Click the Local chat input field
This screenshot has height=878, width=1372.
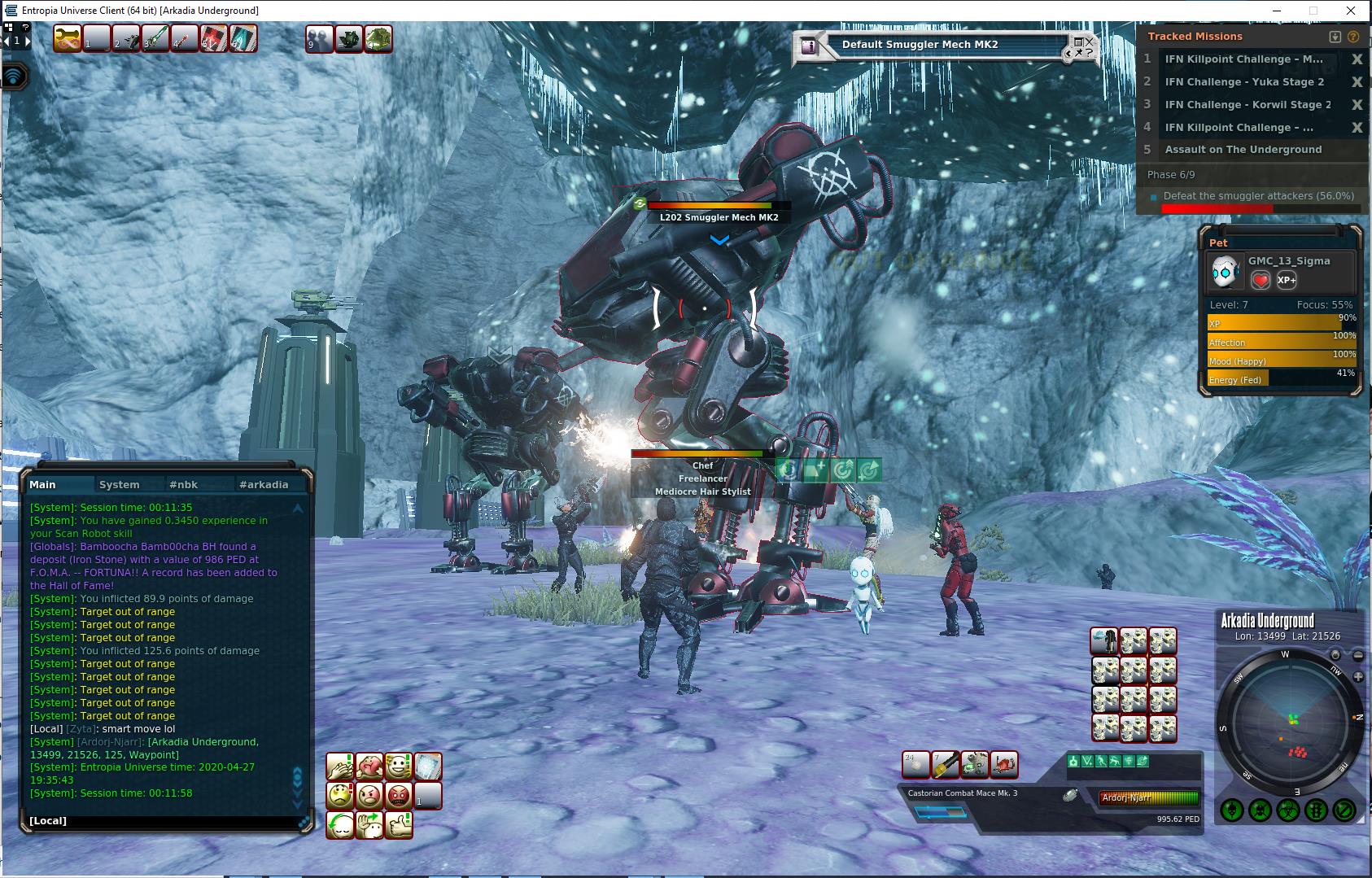(163, 820)
